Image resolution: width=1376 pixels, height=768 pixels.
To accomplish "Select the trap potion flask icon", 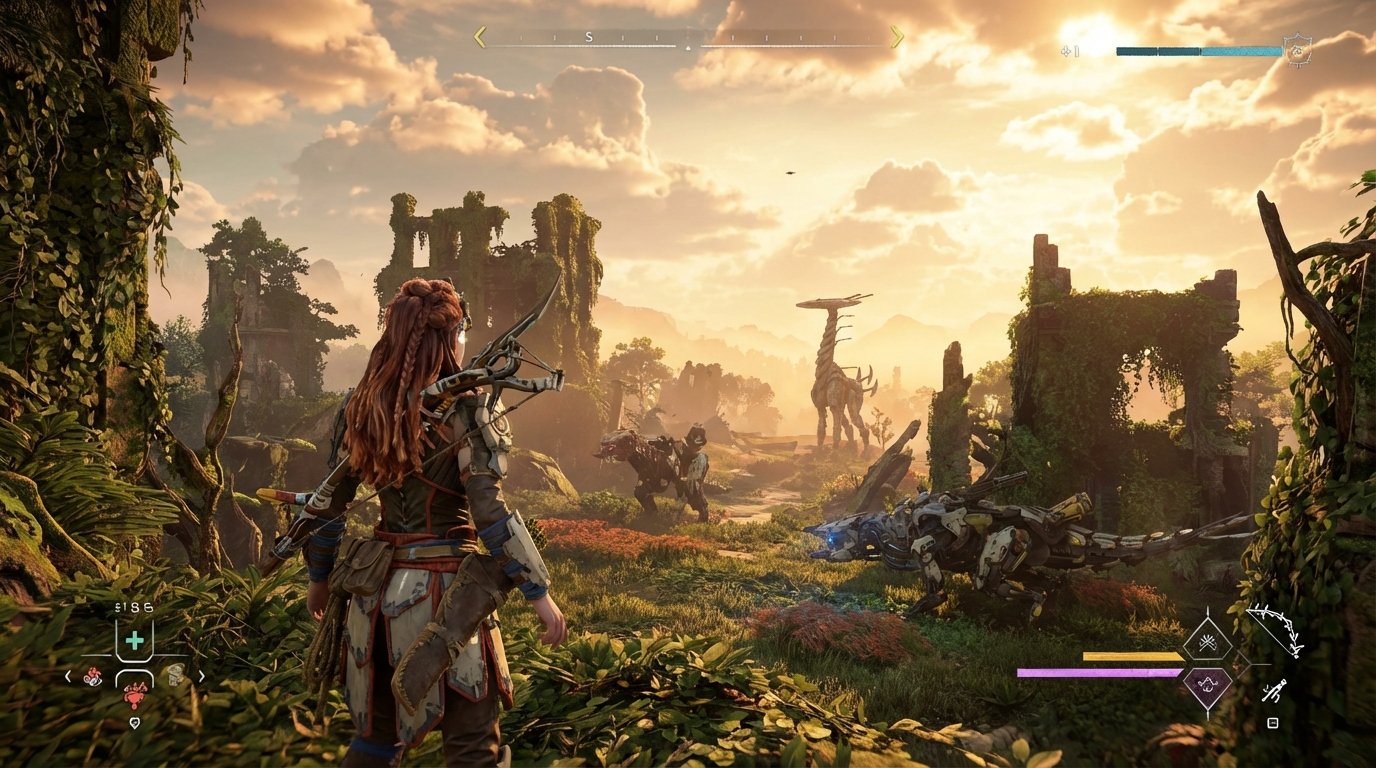I will (x=175, y=676).
